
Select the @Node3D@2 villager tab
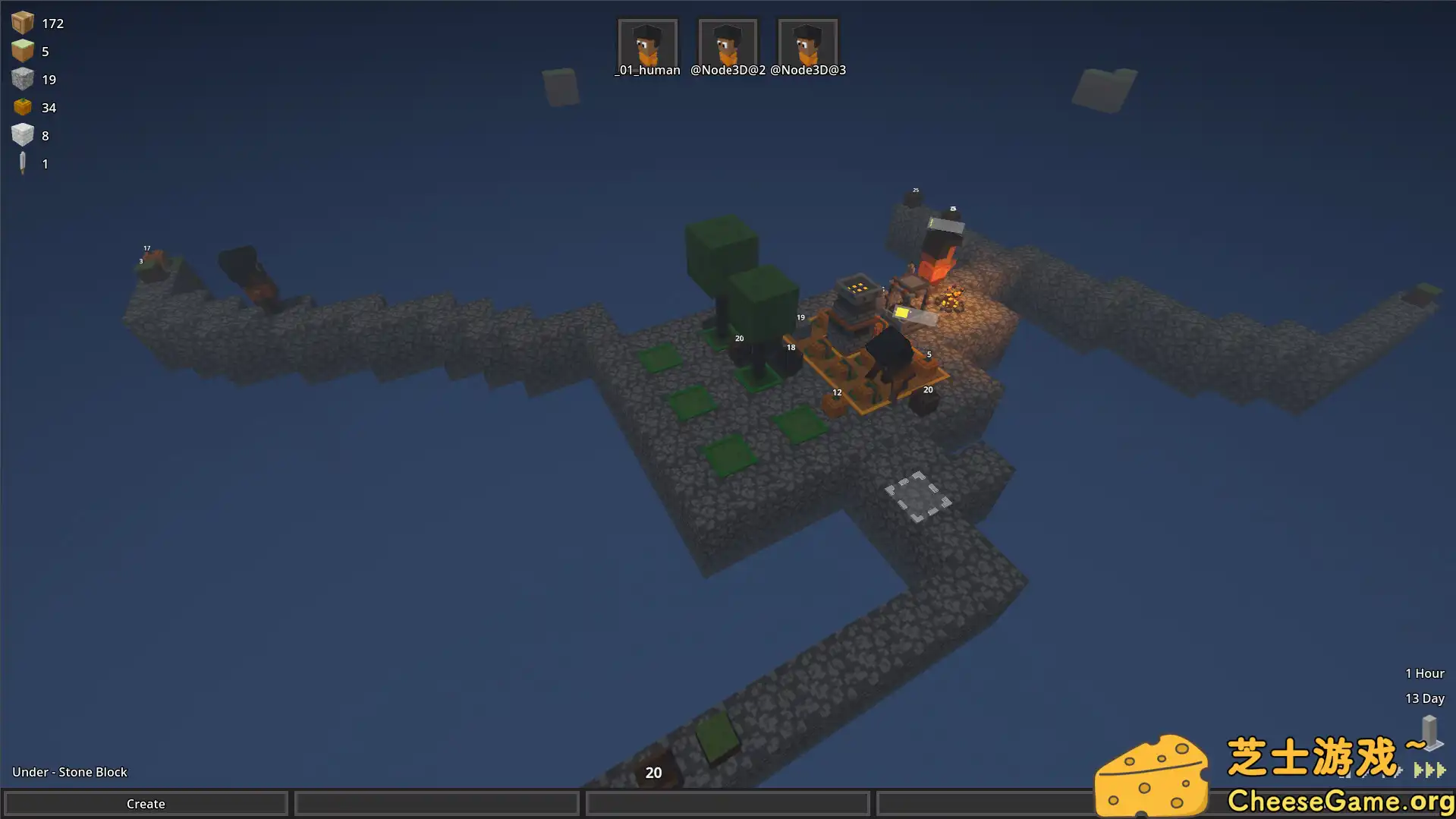[727, 44]
